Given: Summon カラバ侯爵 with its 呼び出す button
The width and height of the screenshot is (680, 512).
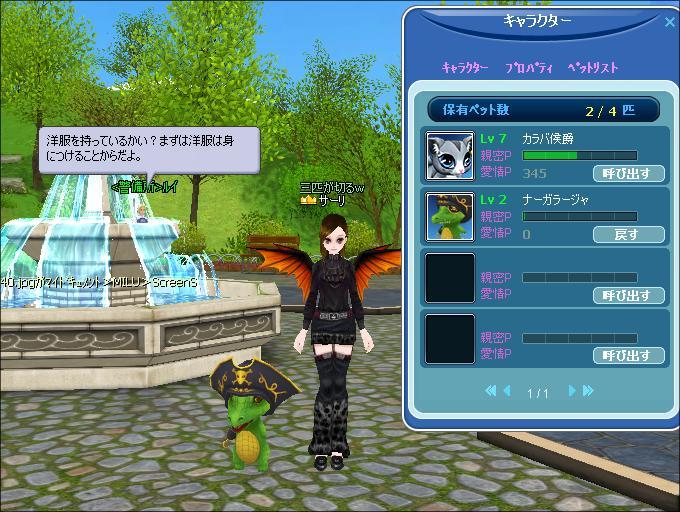Looking at the screenshot, I should coord(628,173).
